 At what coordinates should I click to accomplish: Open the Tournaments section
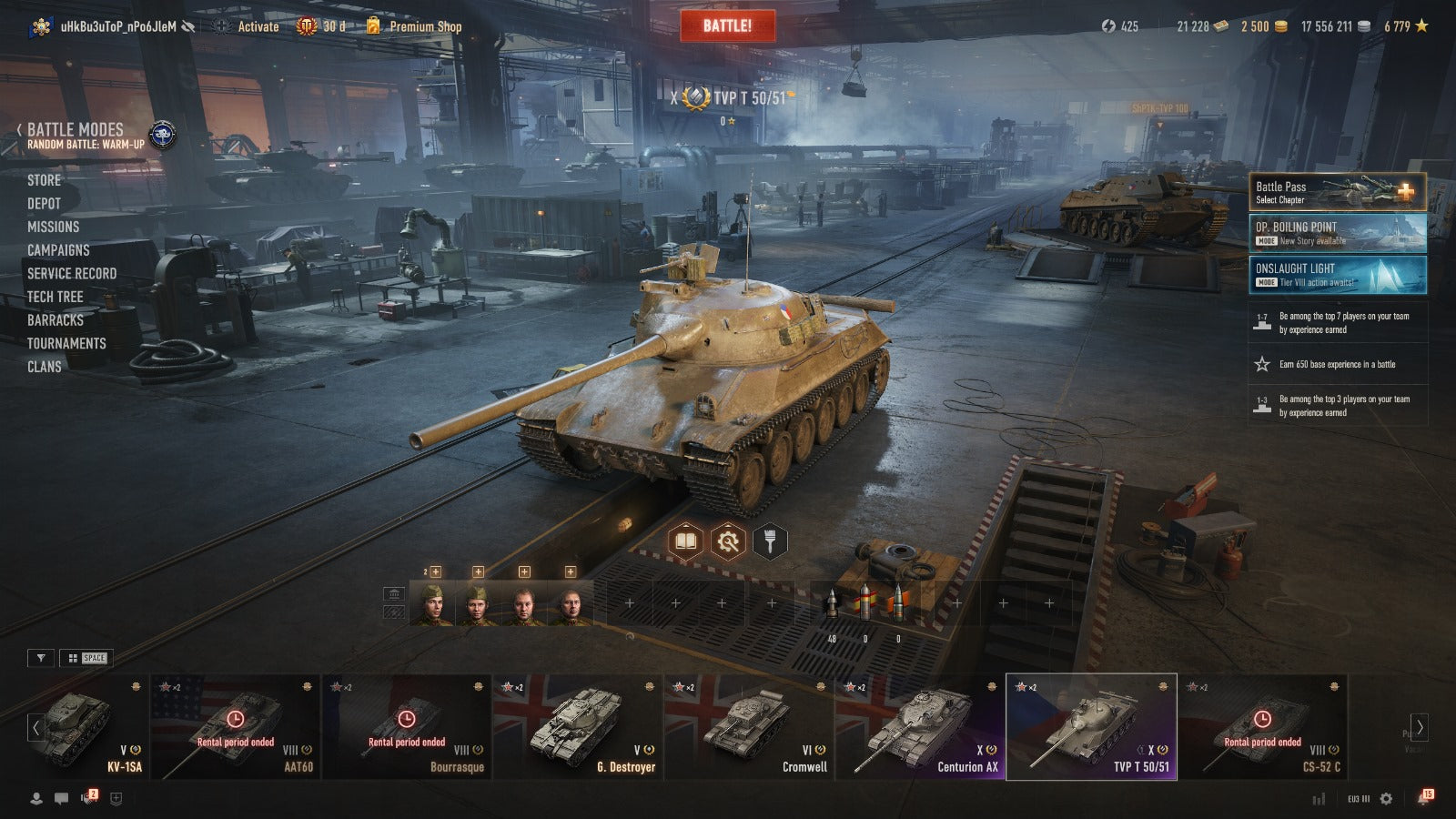click(x=66, y=343)
